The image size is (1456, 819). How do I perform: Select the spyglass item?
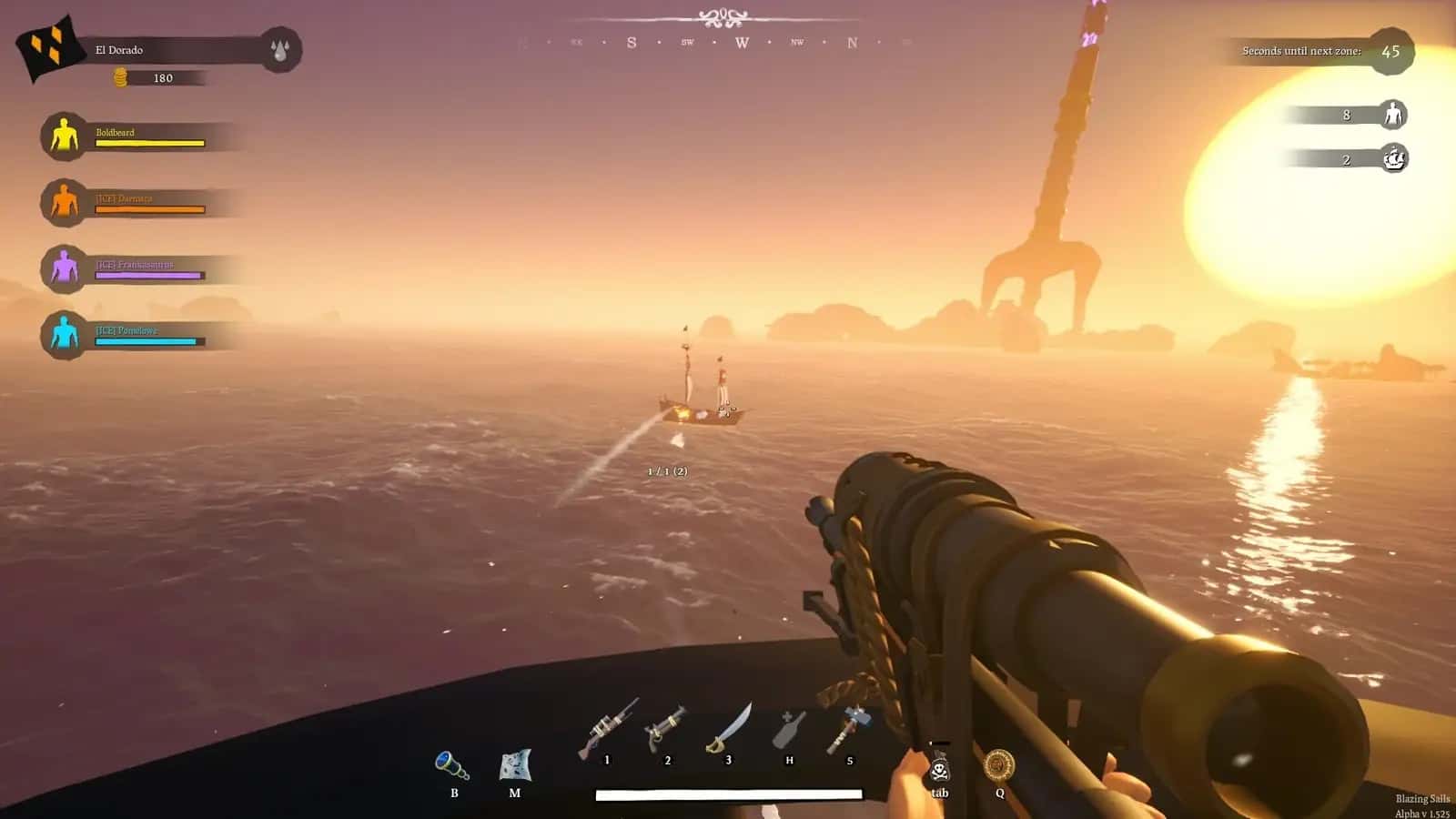452,765
